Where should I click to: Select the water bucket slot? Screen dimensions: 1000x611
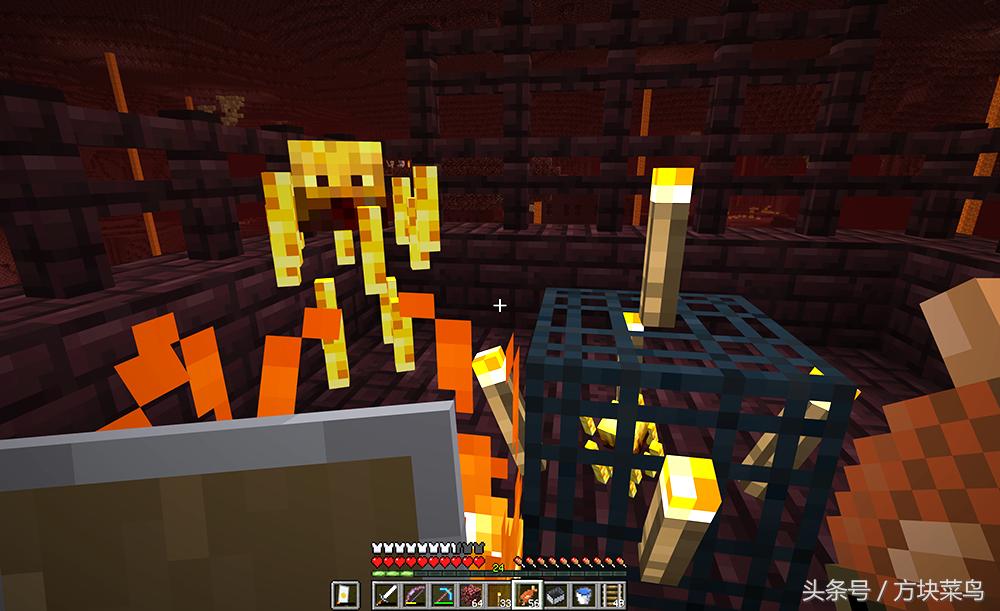click(583, 595)
